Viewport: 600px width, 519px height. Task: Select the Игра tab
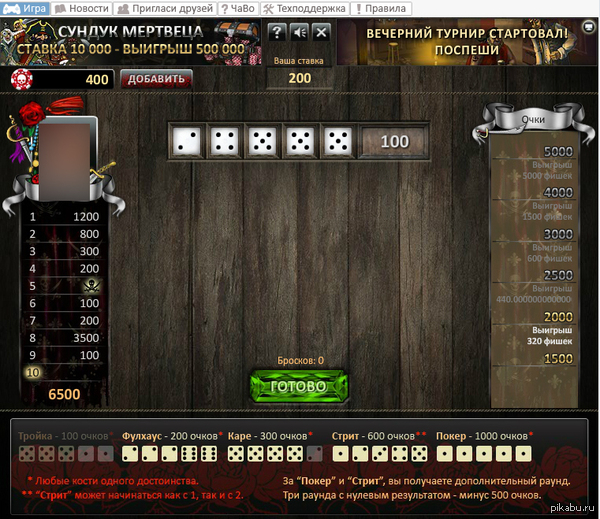click(x=28, y=8)
